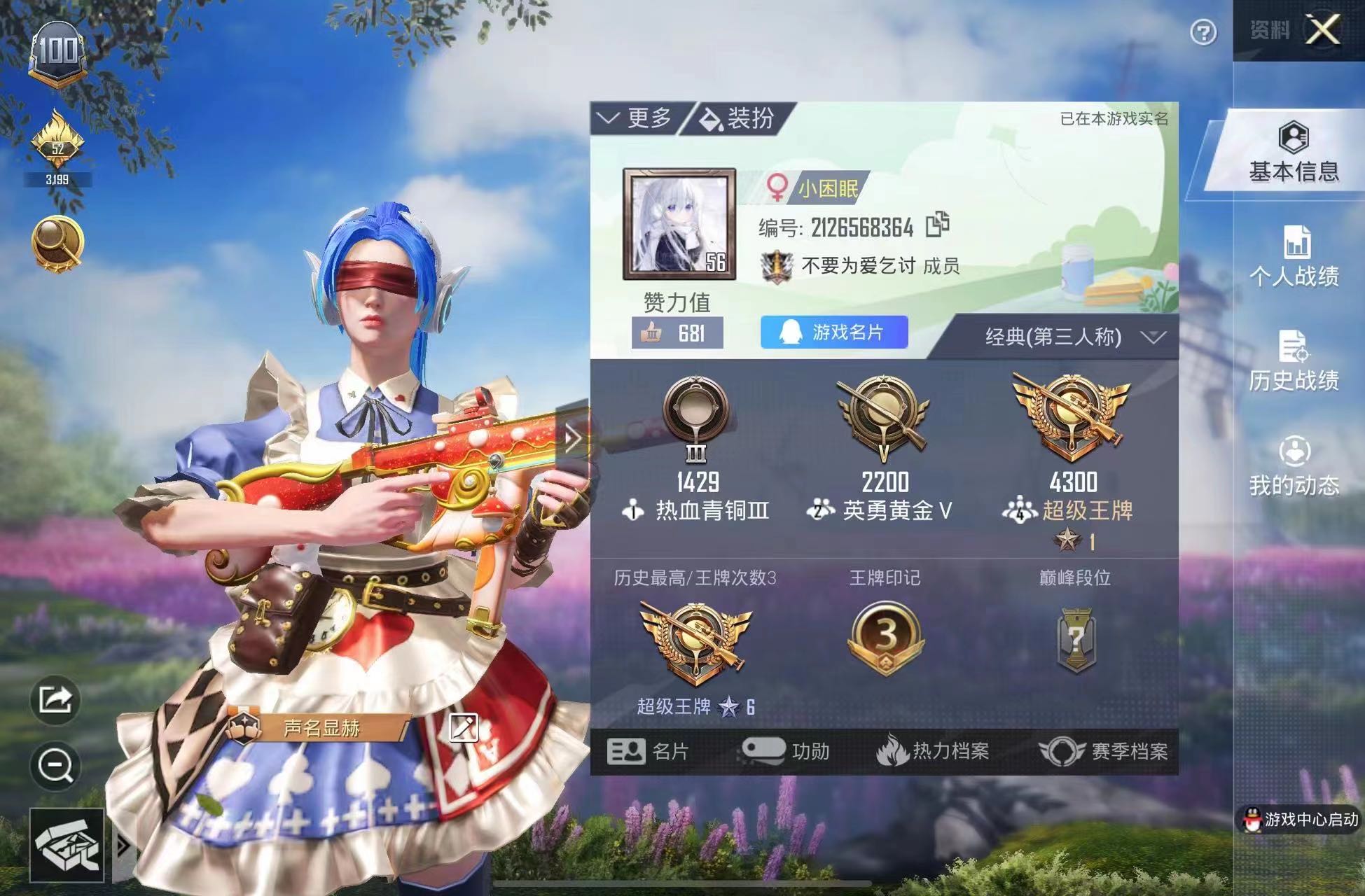Show the 我的动态 tab
The height and width of the screenshot is (896, 1365).
(x=1294, y=467)
